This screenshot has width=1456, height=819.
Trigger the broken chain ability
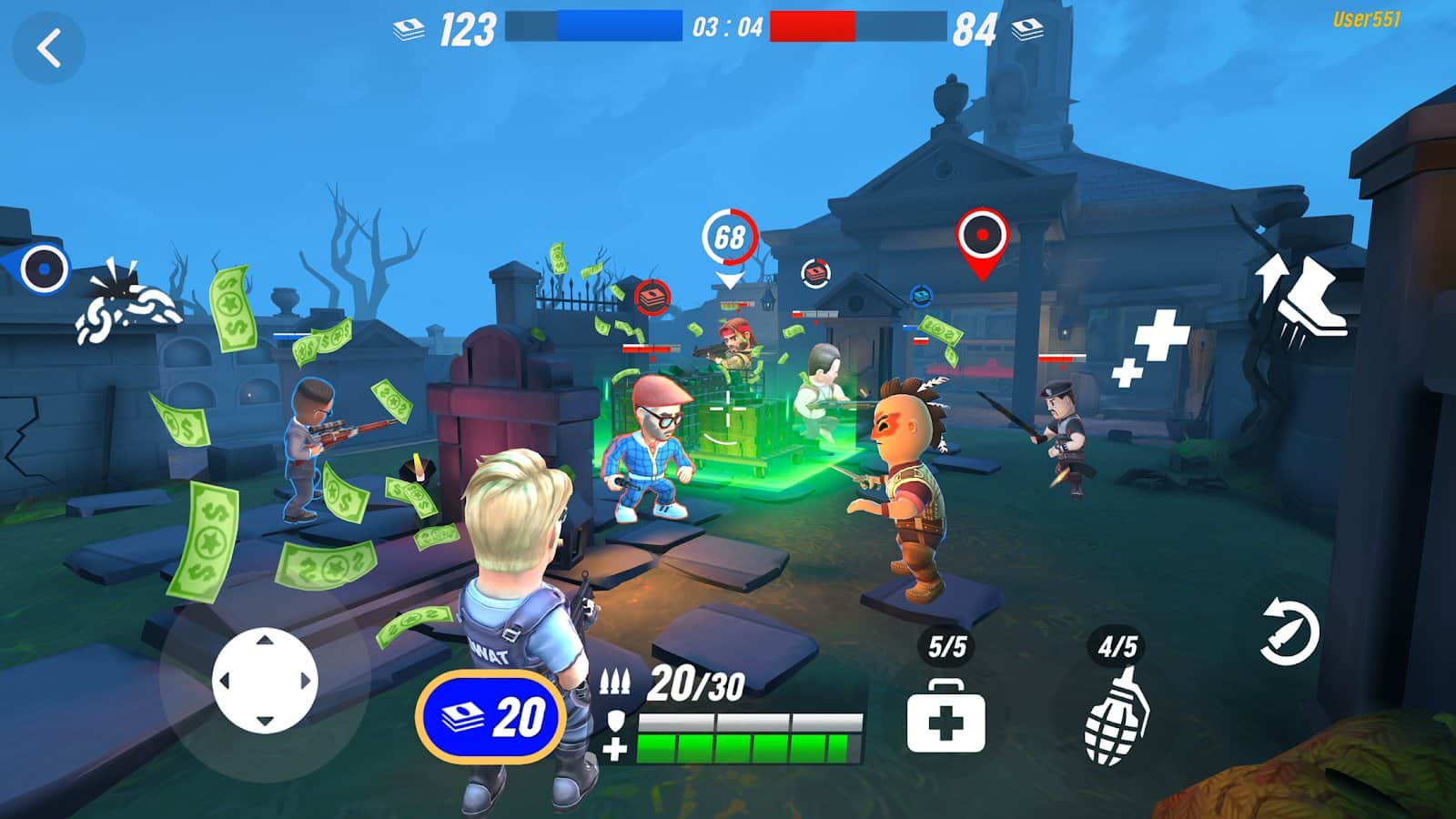tap(129, 305)
